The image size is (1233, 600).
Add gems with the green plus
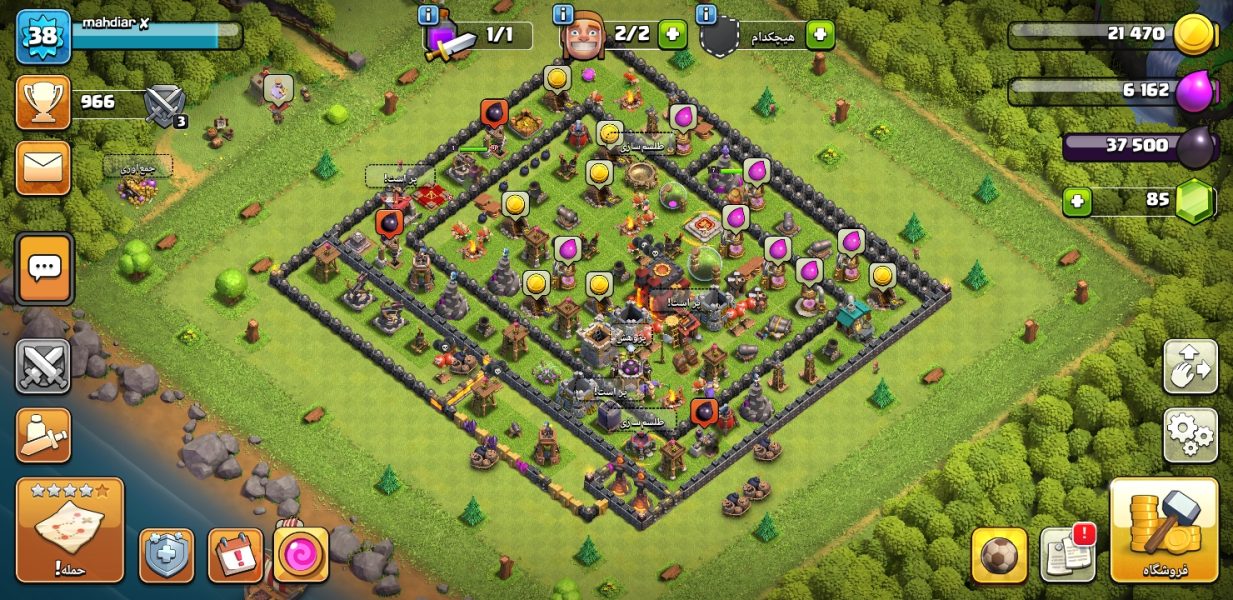(1077, 201)
